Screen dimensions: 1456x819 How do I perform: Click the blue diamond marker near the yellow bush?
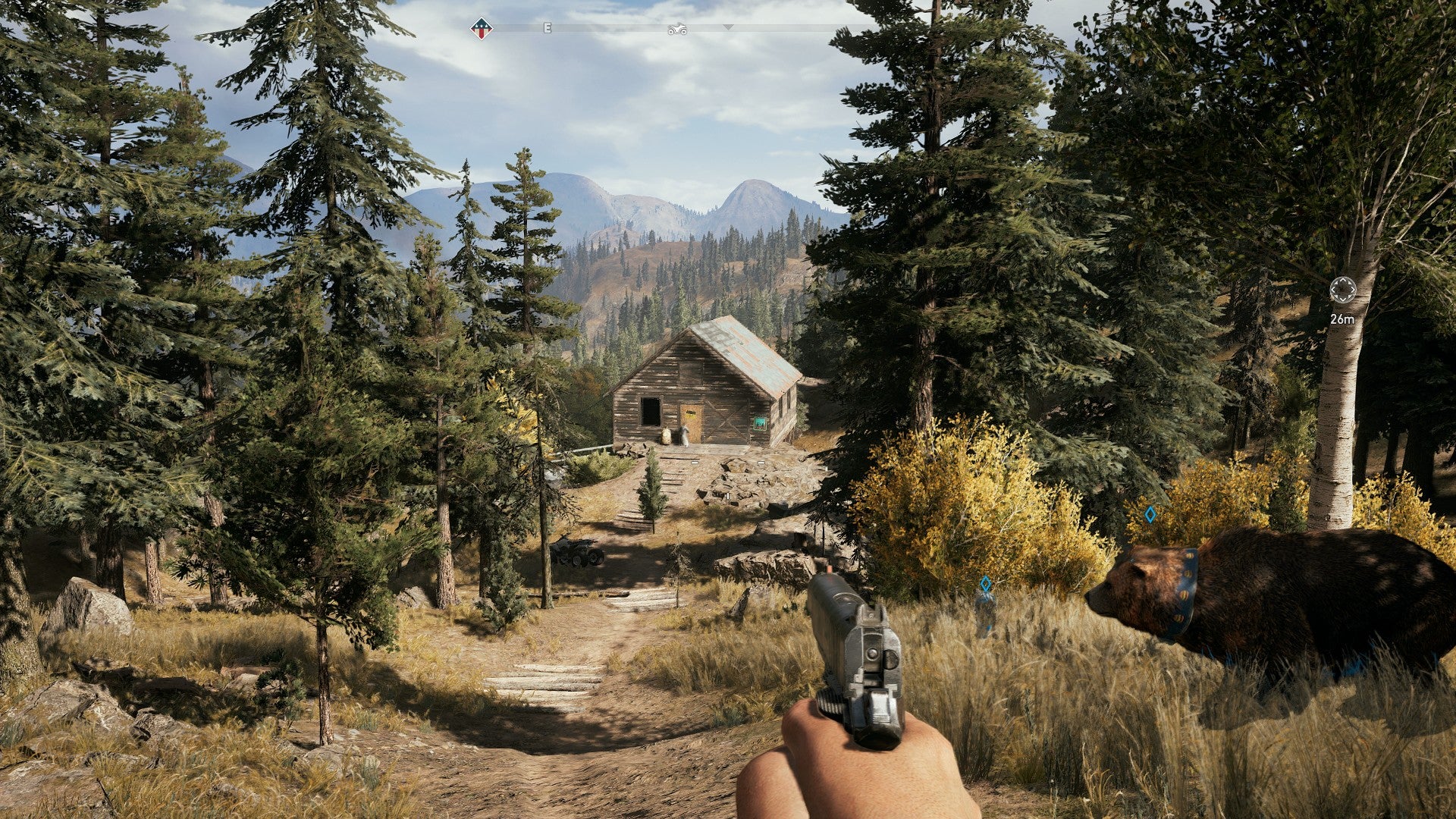(1150, 513)
